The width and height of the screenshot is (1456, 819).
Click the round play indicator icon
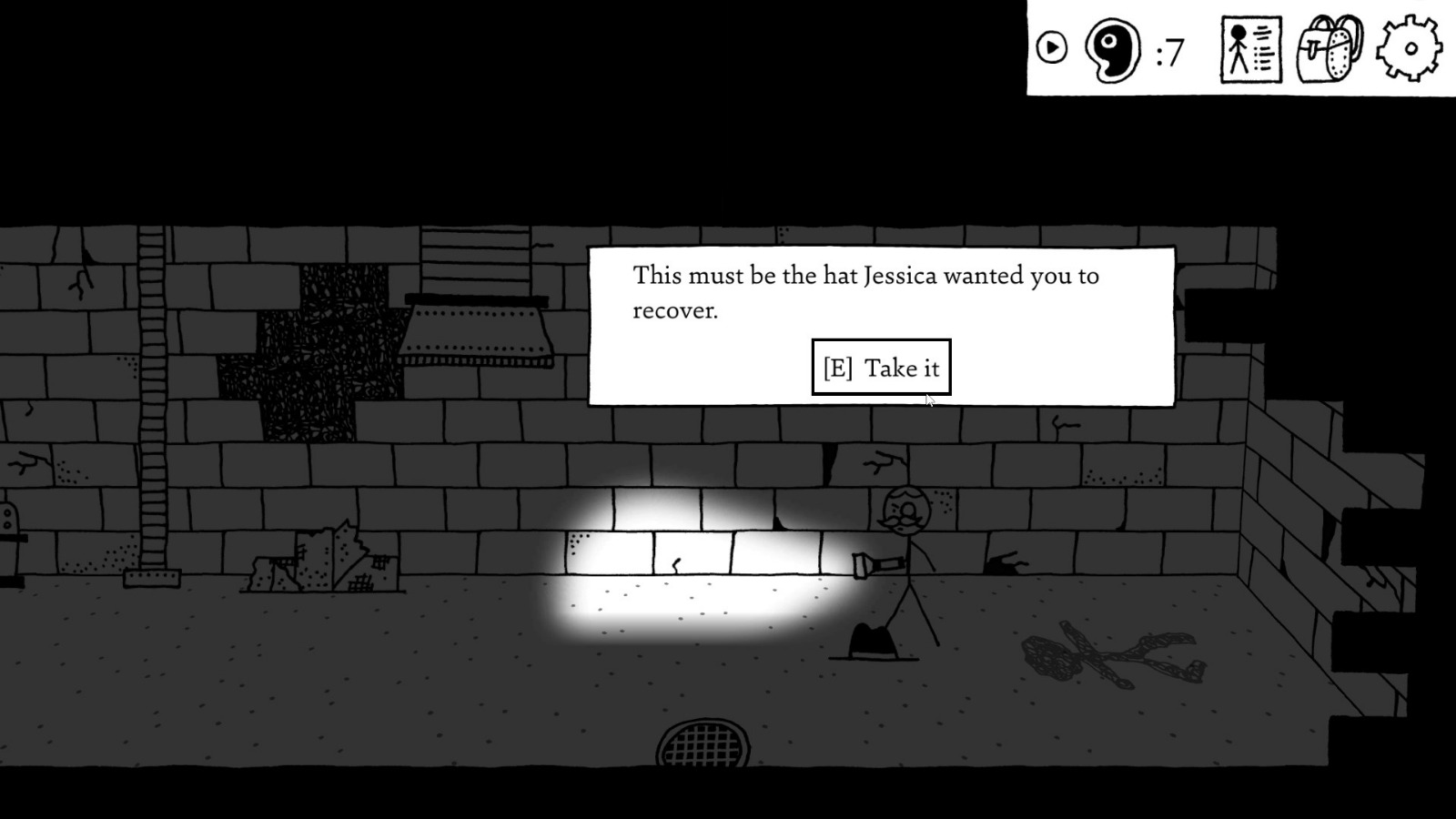(1052, 45)
